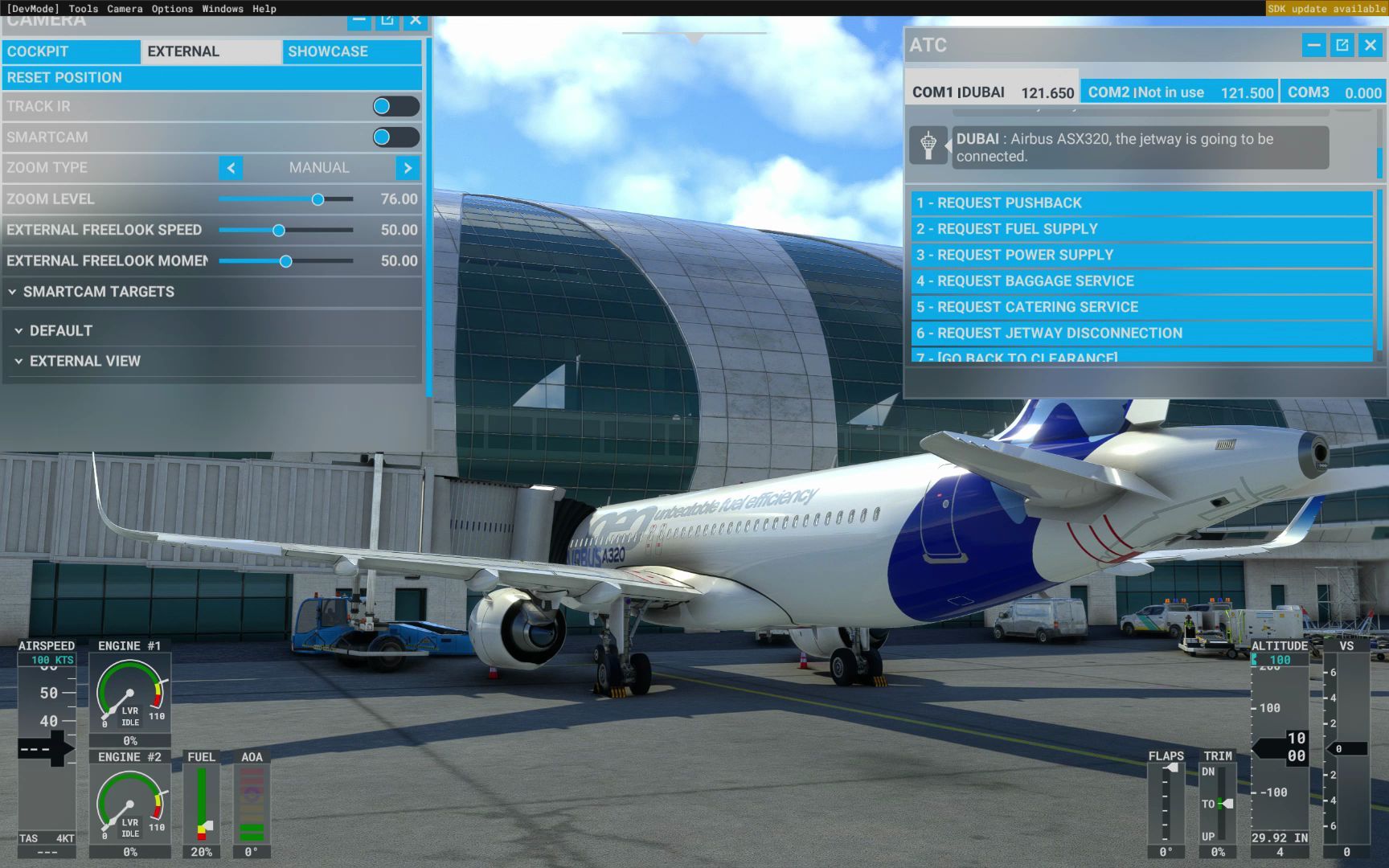Pop out the ATC window
The height and width of the screenshot is (868, 1389).
[x=1341, y=46]
